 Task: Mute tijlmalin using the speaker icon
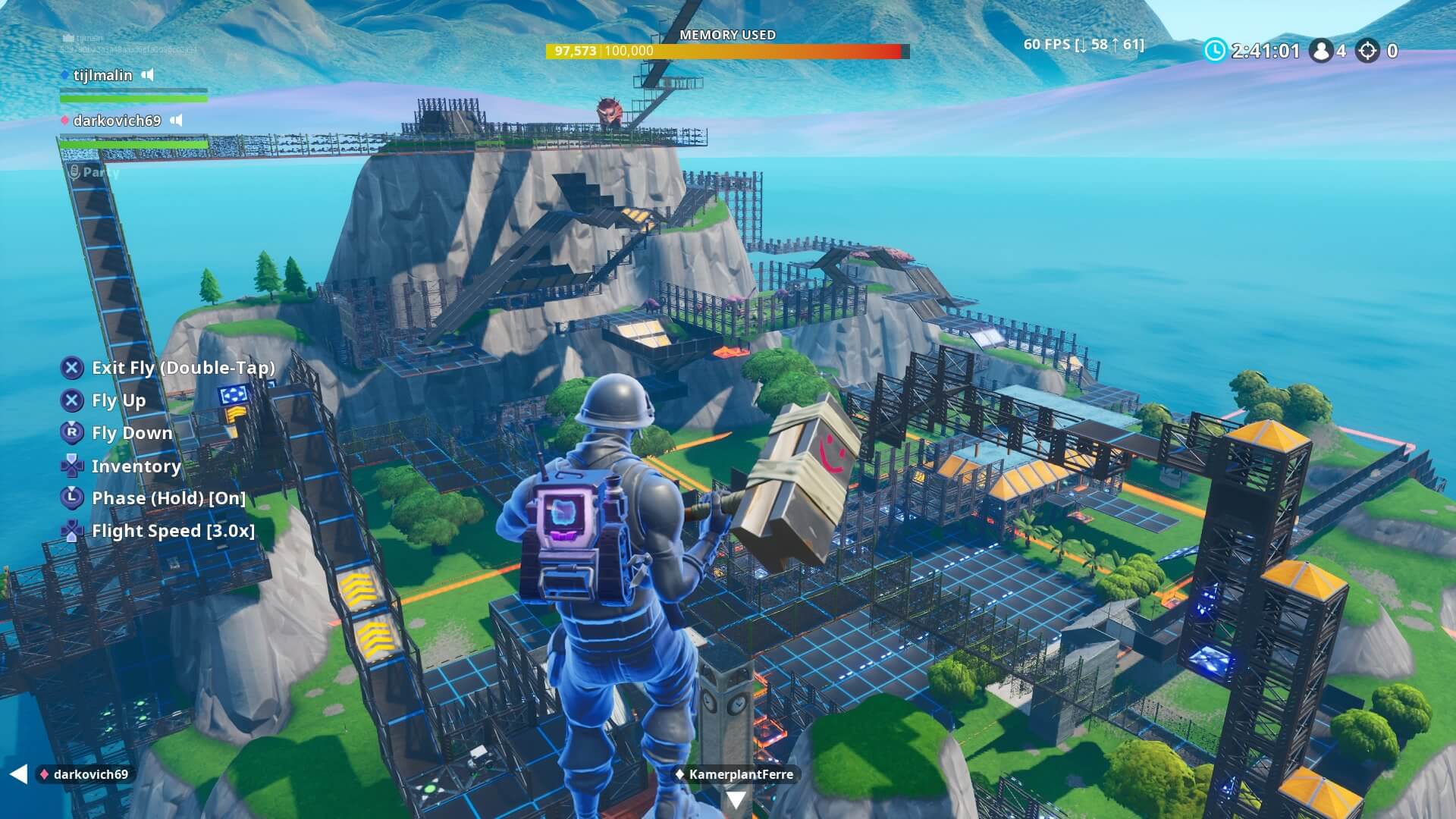(x=149, y=75)
